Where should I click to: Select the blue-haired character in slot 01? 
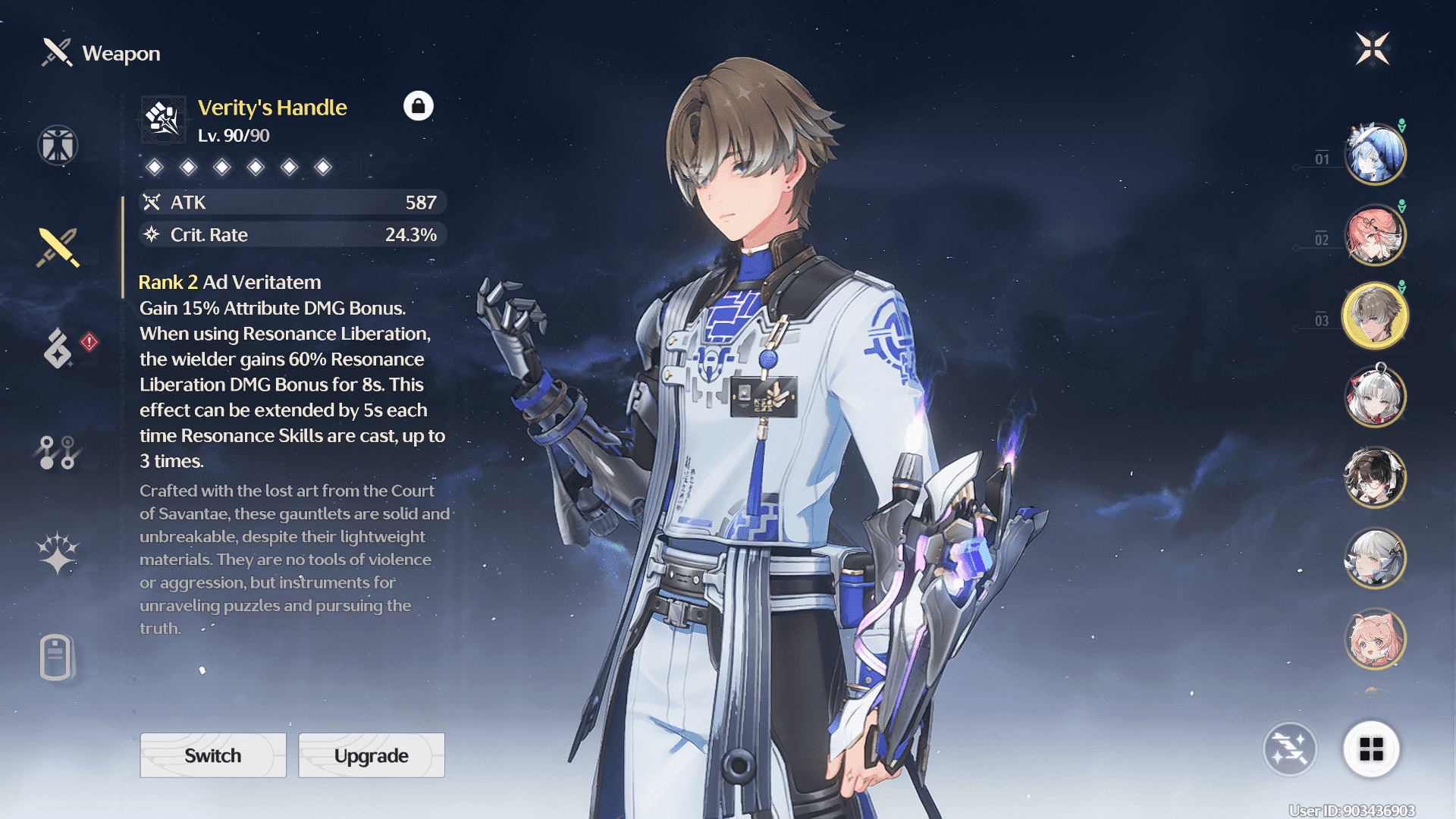(1375, 154)
